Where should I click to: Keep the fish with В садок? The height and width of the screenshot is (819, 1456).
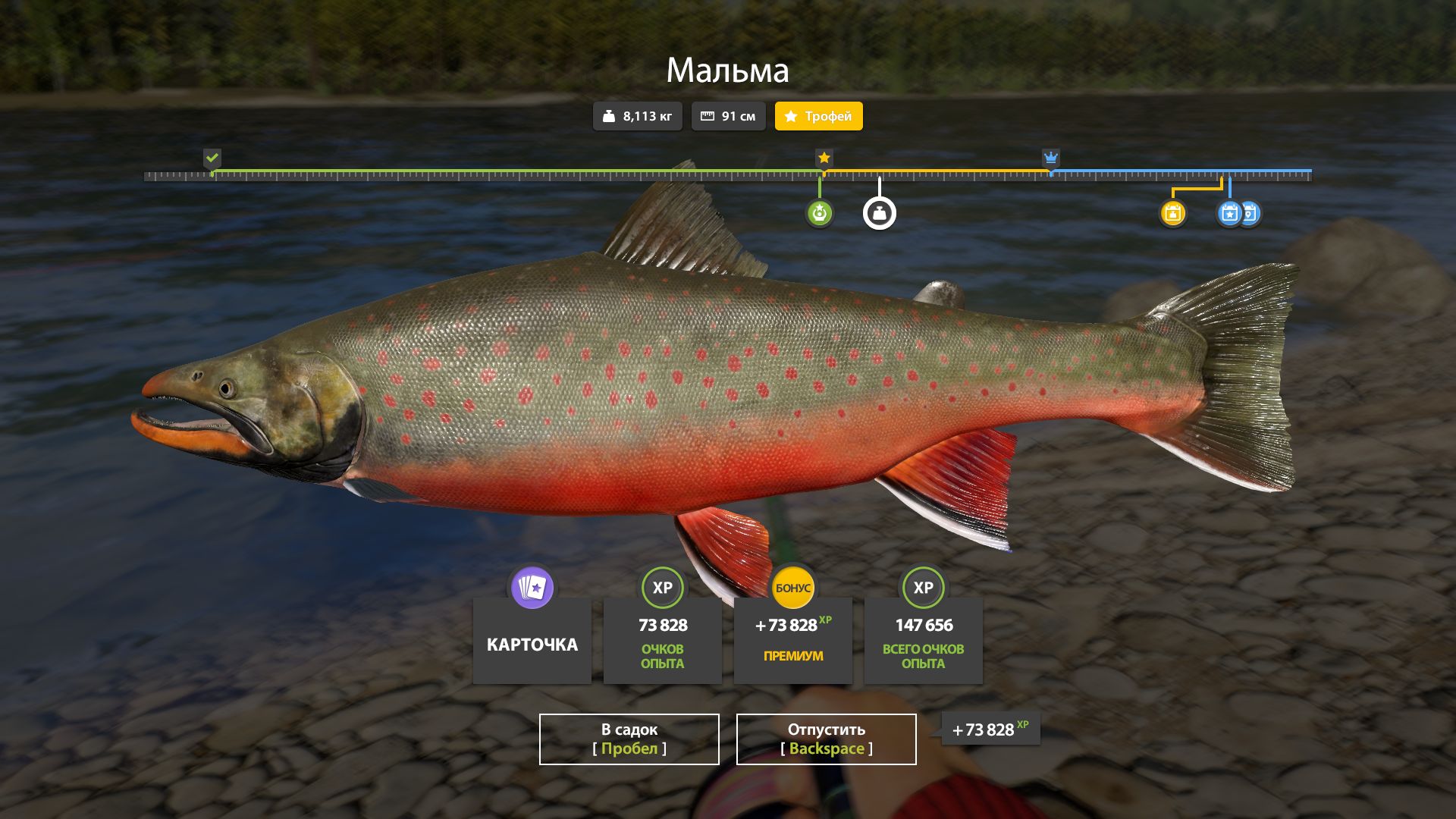pos(629,739)
